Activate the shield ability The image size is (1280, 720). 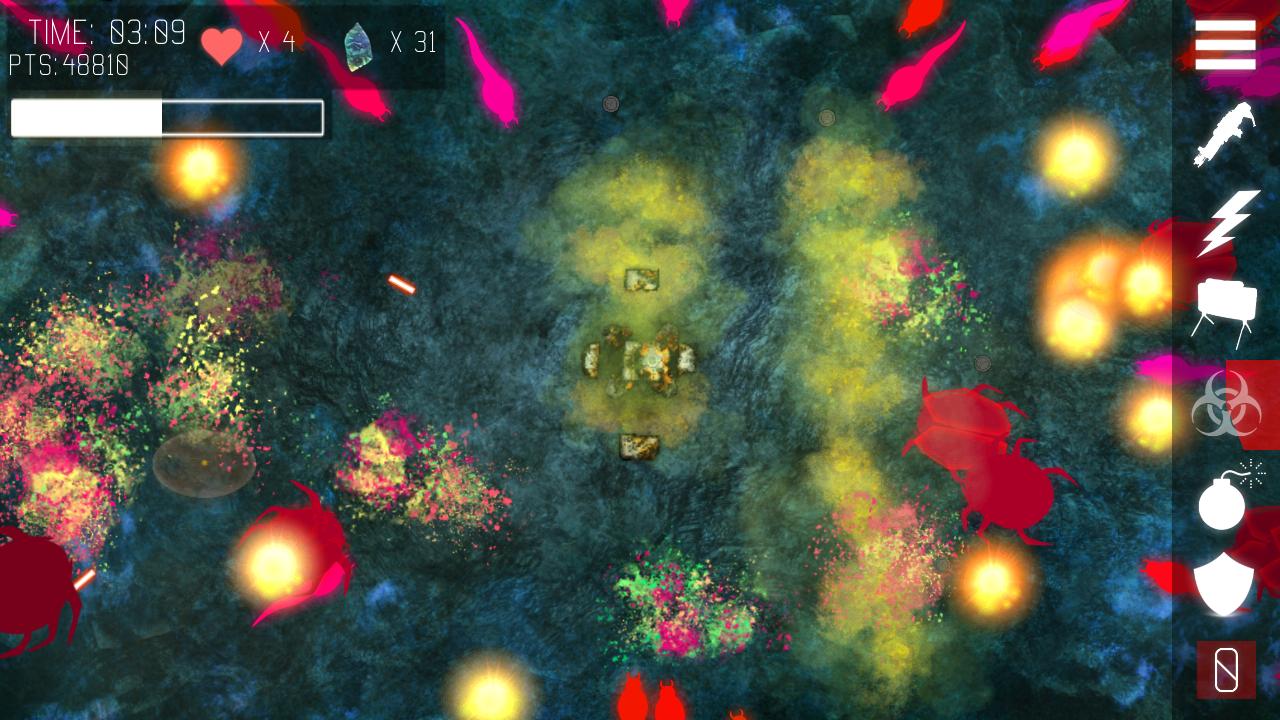1224,583
